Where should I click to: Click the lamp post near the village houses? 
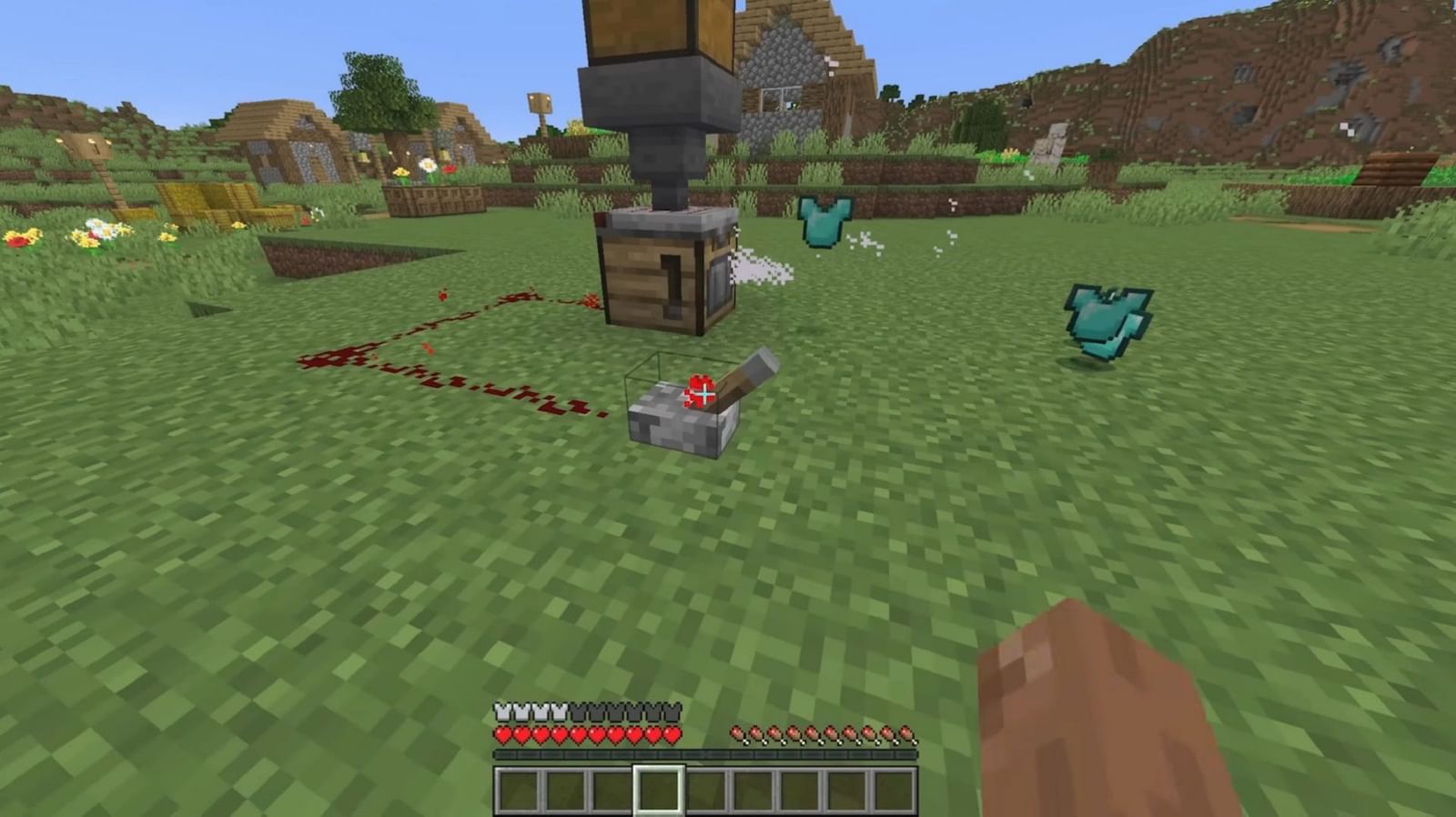(537, 105)
